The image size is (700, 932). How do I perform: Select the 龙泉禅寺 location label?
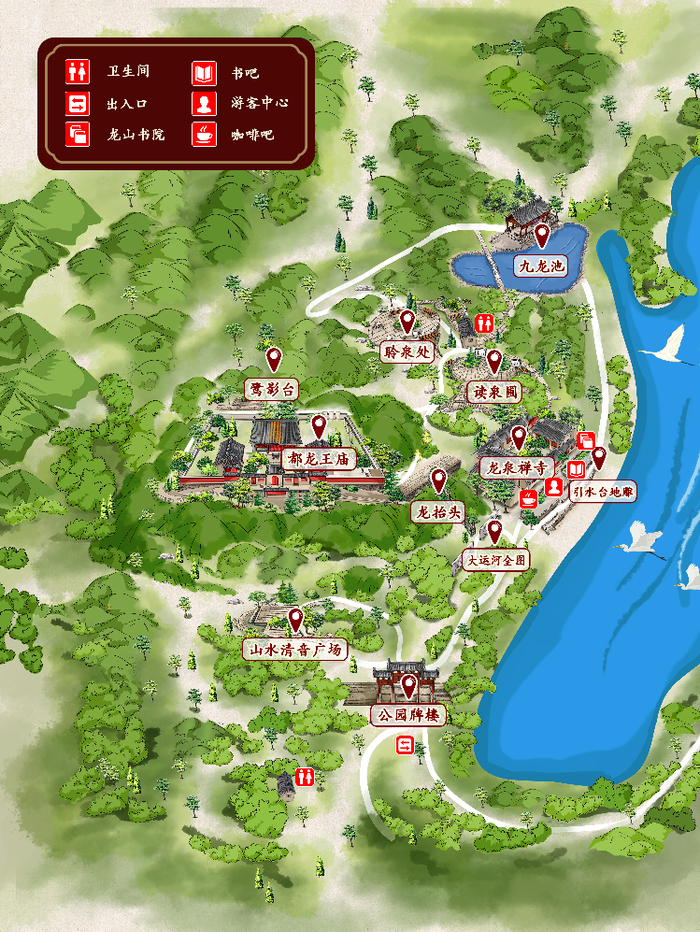click(516, 467)
